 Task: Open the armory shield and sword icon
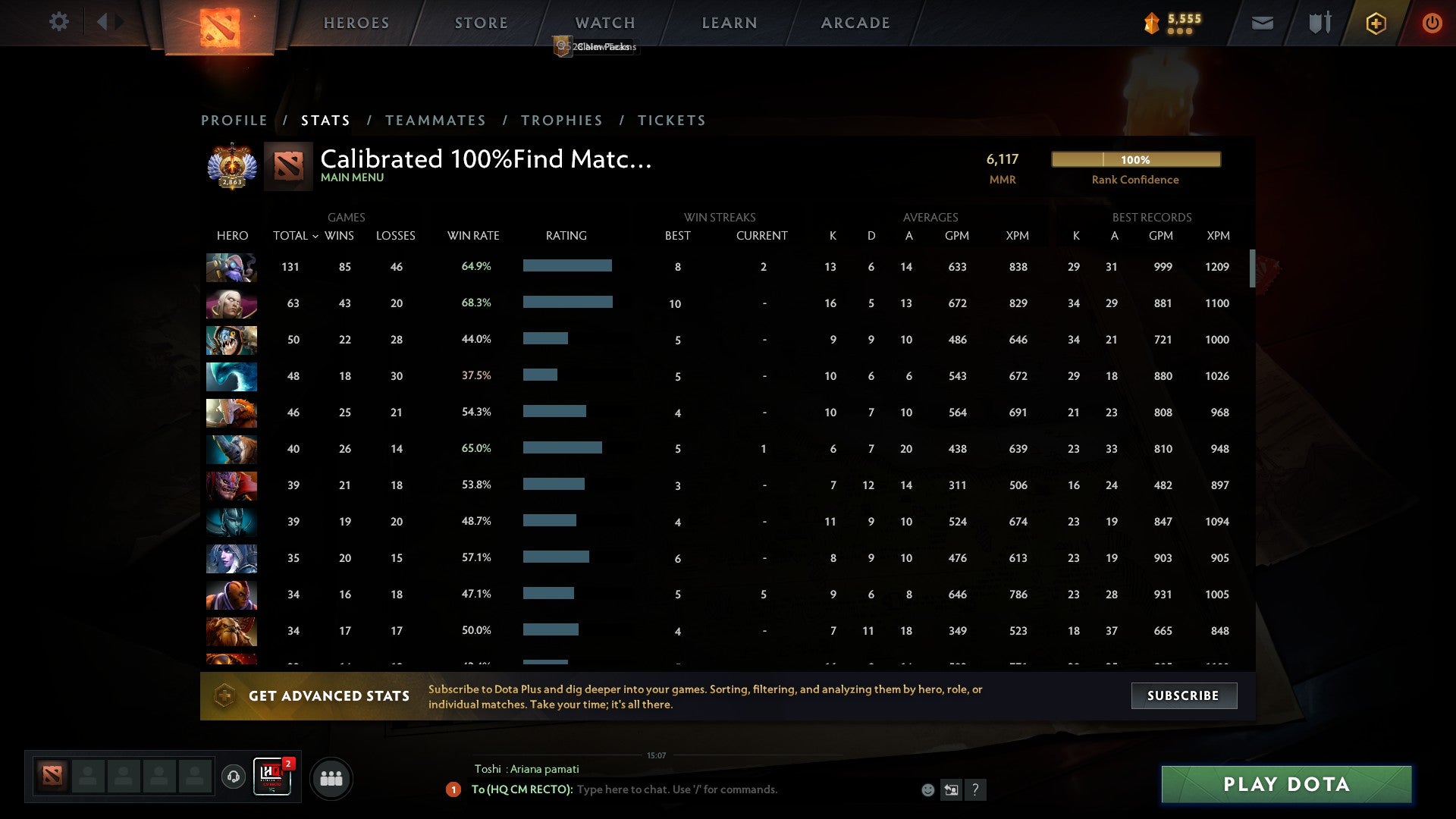[1319, 23]
